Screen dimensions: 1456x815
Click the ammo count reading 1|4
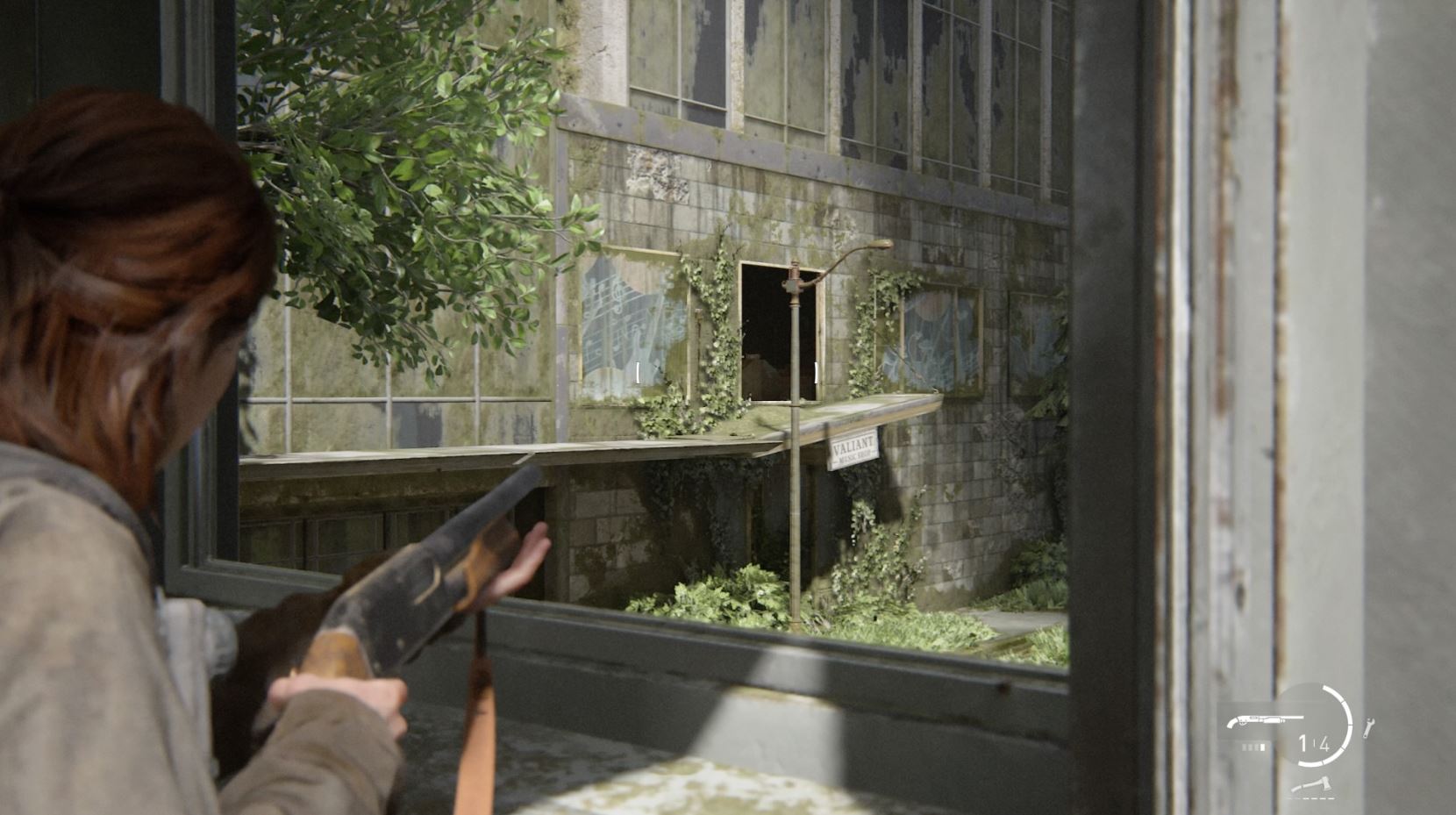point(1314,744)
